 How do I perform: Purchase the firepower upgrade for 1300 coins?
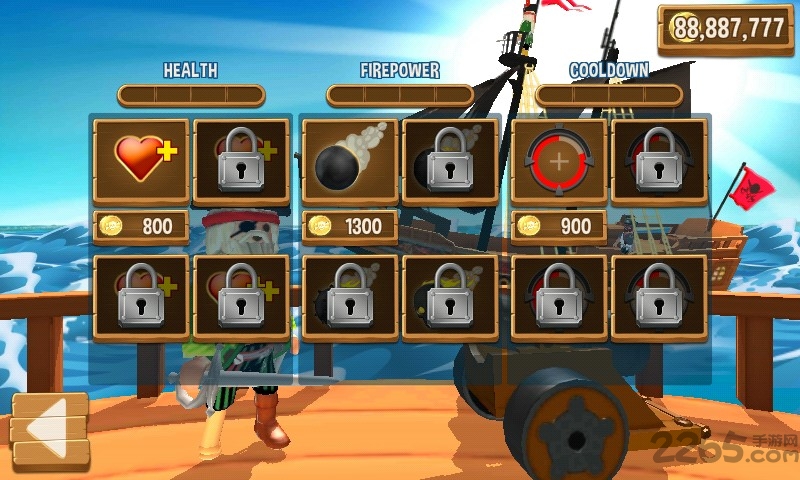click(x=350, y=226)
